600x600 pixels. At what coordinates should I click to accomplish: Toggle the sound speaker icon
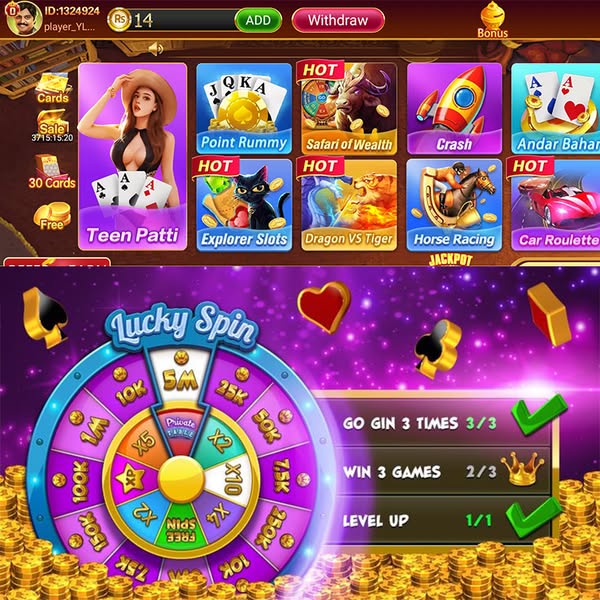pos(156,48)
